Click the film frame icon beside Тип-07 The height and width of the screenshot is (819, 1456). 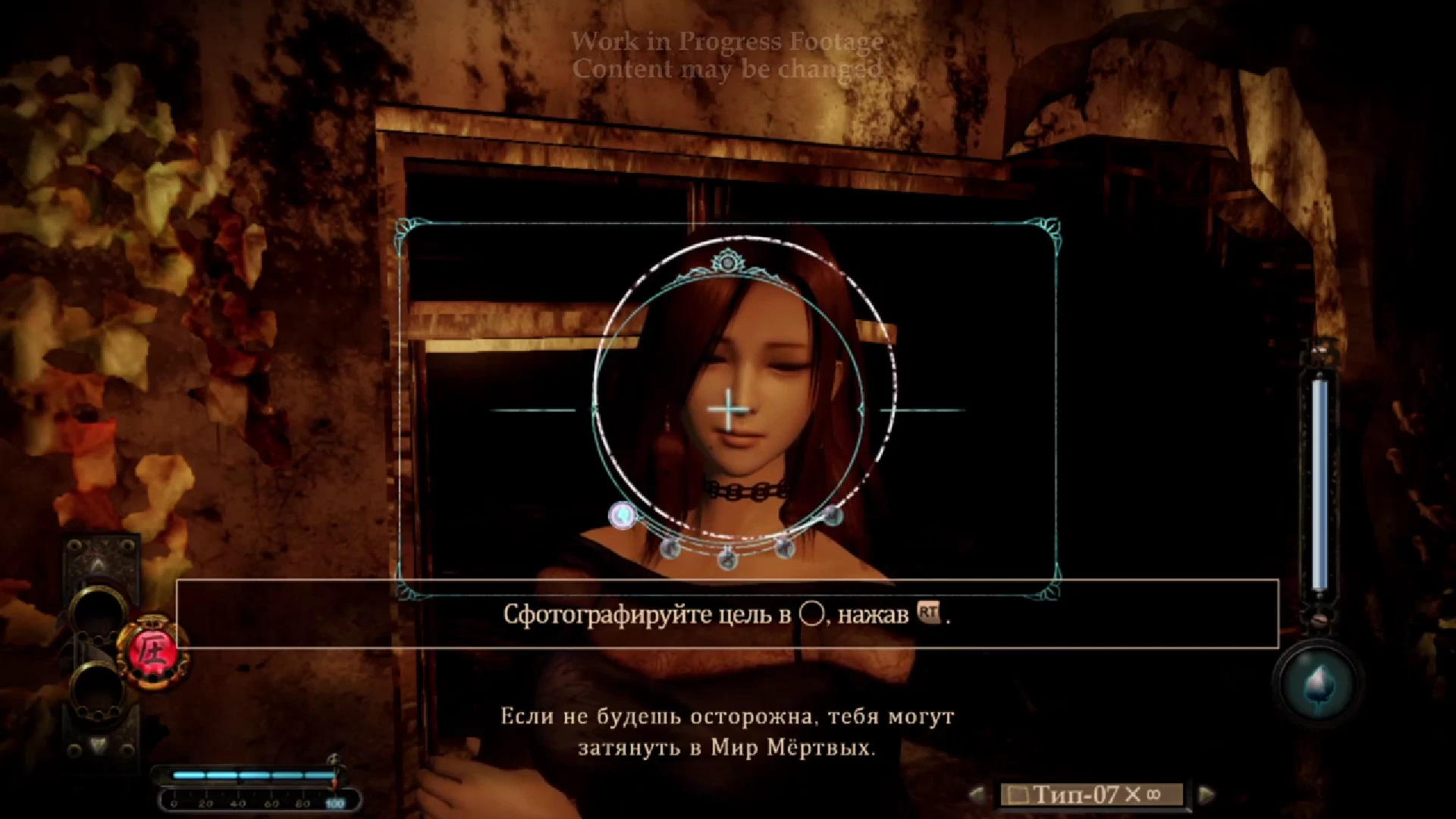(x=1018, y=794)
